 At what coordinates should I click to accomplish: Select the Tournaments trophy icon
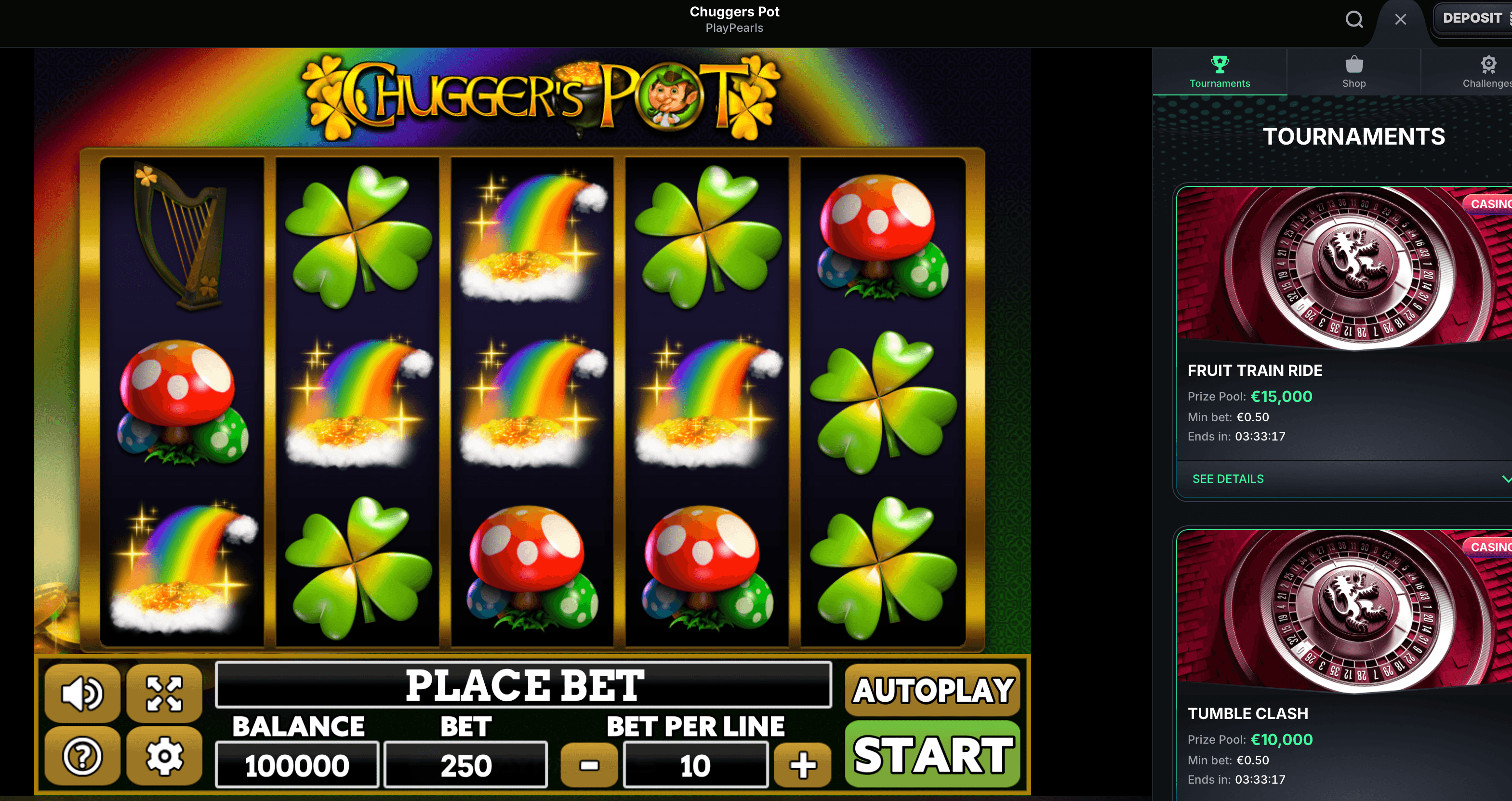click(x=1220, y=65)
